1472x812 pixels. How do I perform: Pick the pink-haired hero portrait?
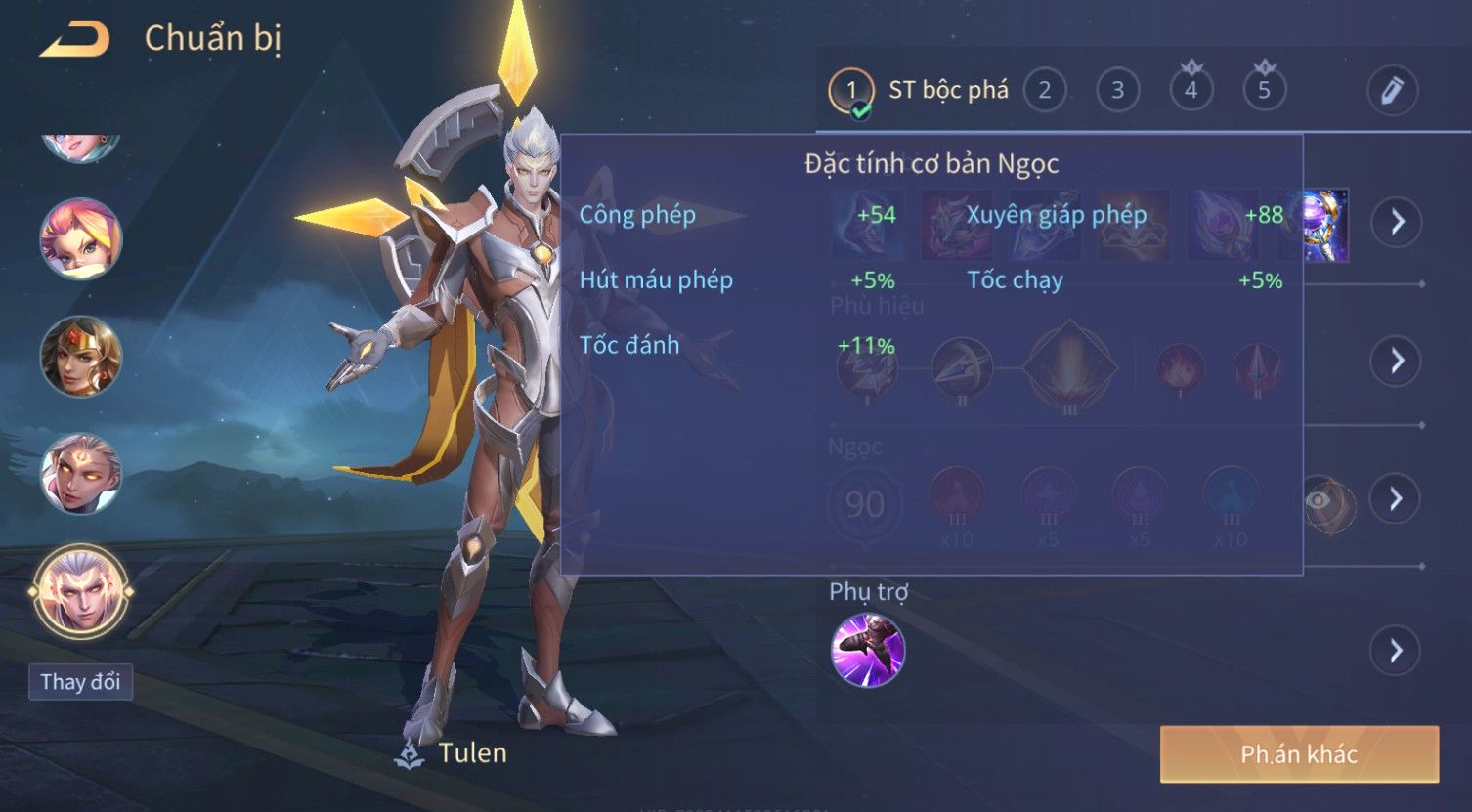(80, 239)
